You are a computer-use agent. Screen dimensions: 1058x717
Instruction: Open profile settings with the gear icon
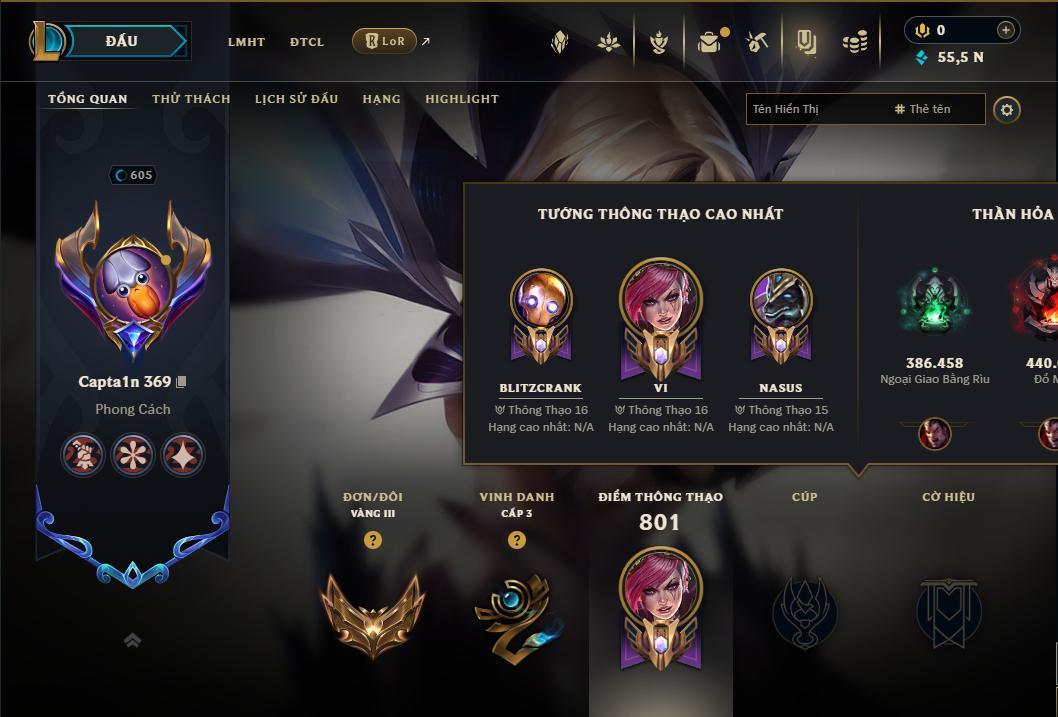click(x=1007, y=109)
